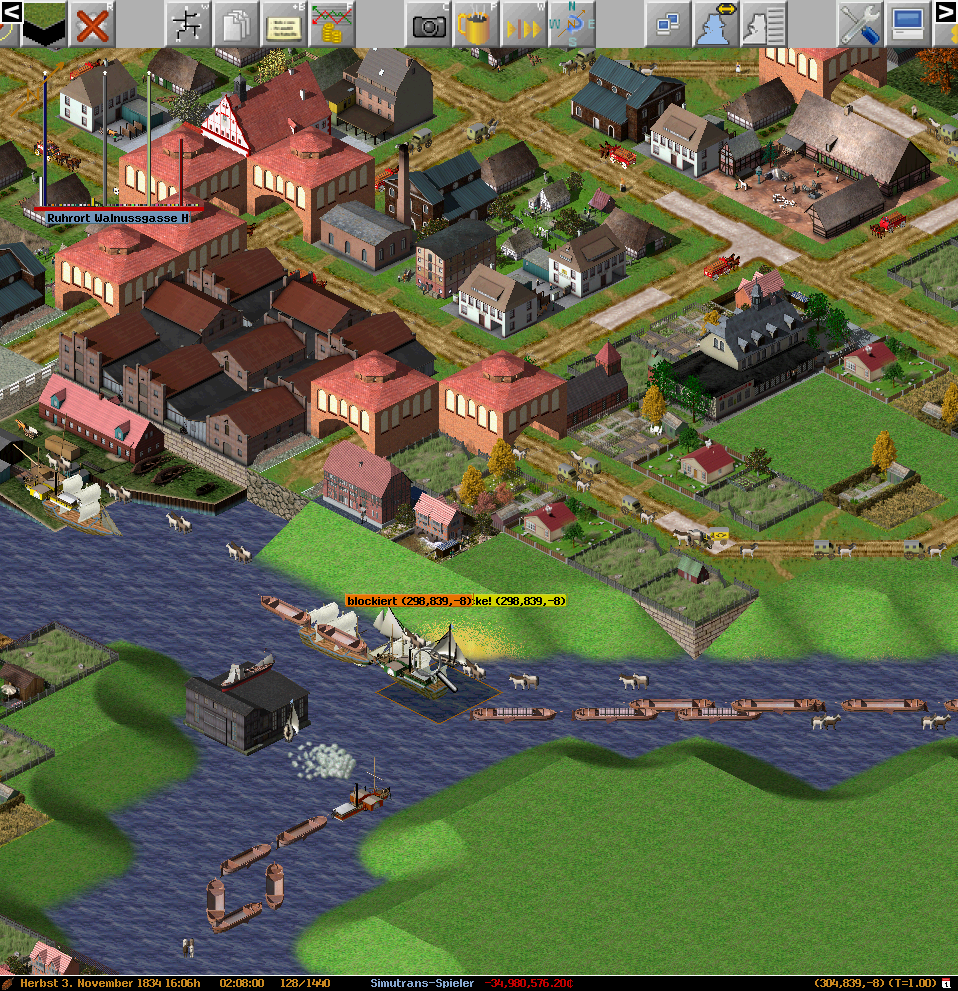
Task: Open the network computers icon
Action: click(x=667, y=22)
